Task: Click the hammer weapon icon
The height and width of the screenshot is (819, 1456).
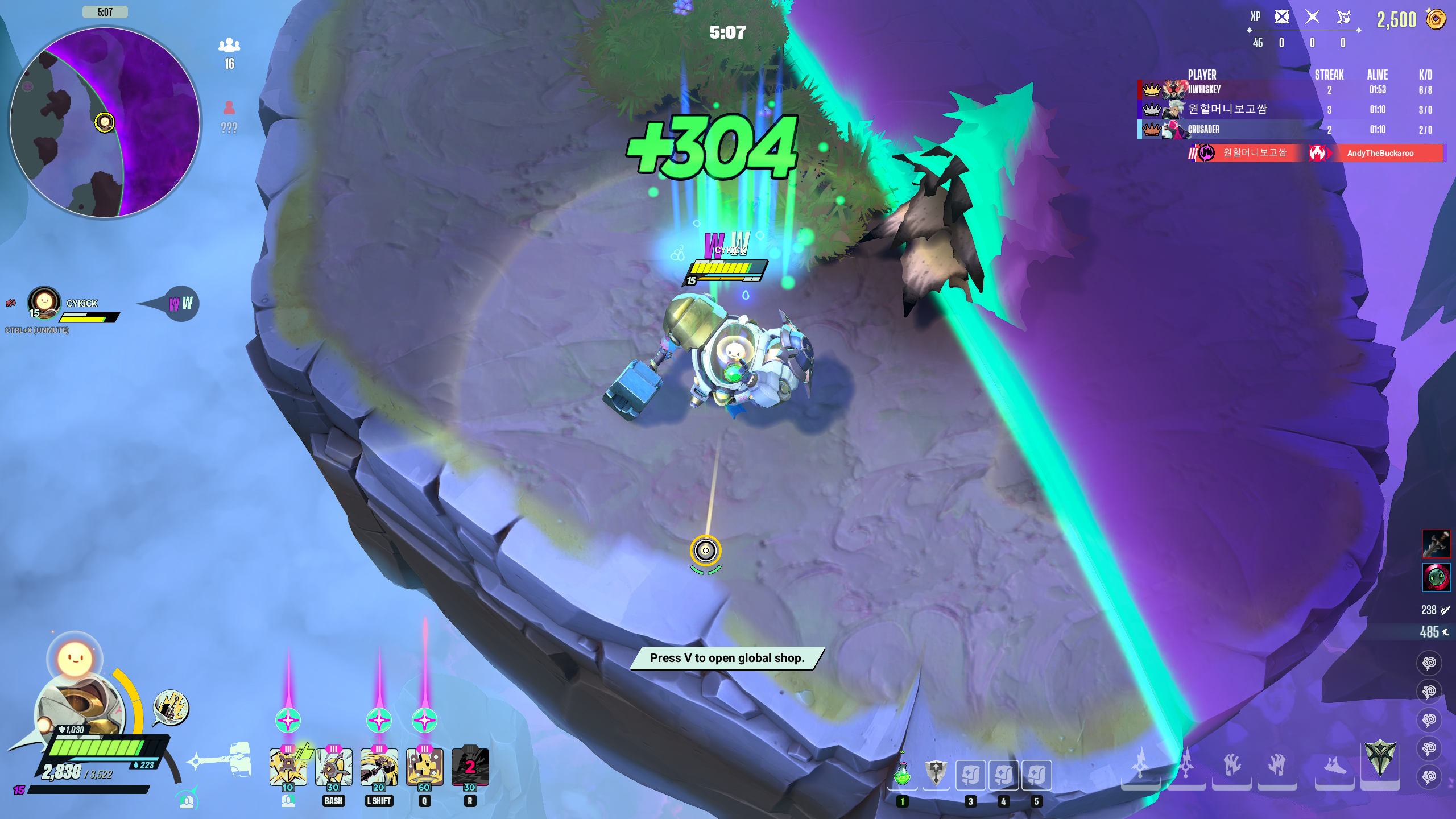Action: (222, 760)
